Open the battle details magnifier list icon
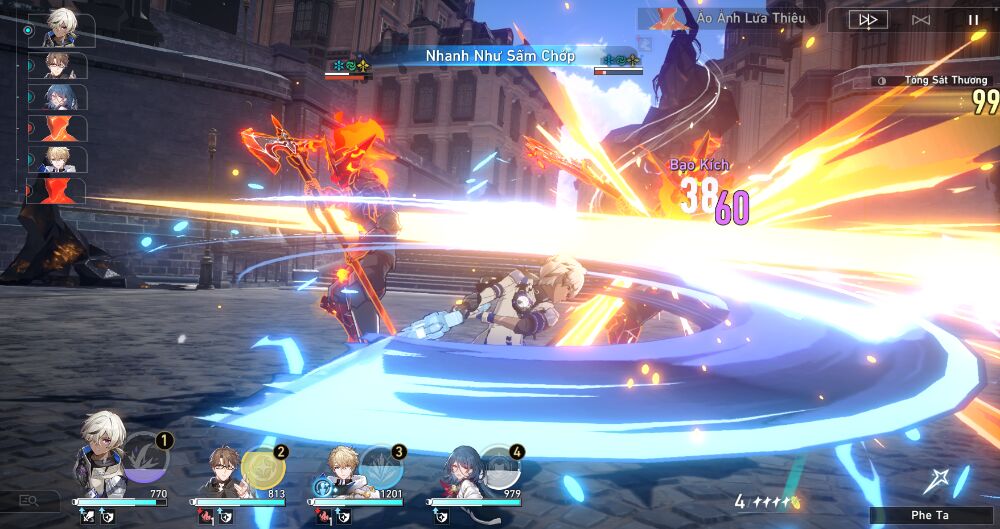The image size is (1000, 529). (x=28, y=500)
